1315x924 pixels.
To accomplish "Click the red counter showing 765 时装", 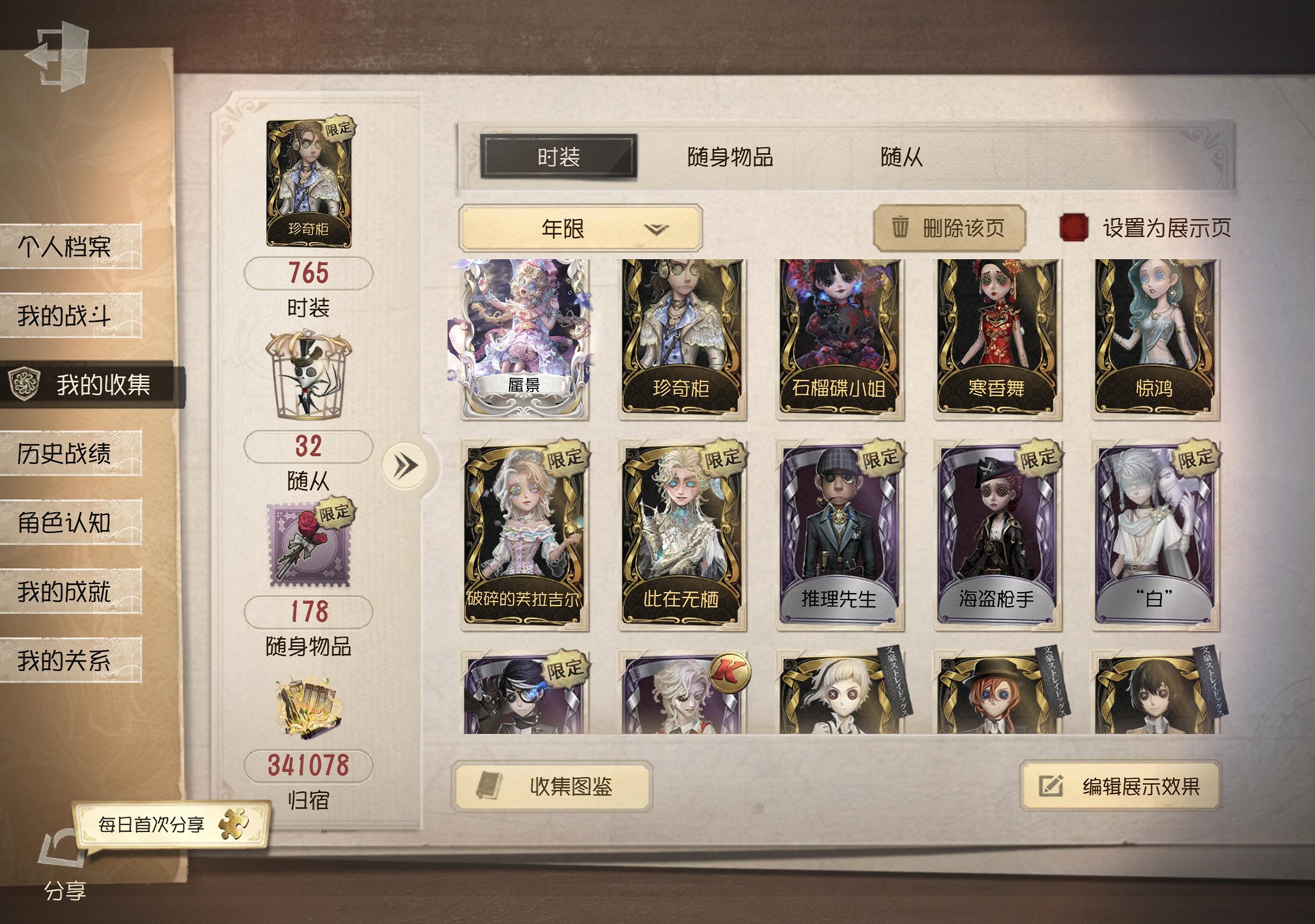I will coord(308,274).
